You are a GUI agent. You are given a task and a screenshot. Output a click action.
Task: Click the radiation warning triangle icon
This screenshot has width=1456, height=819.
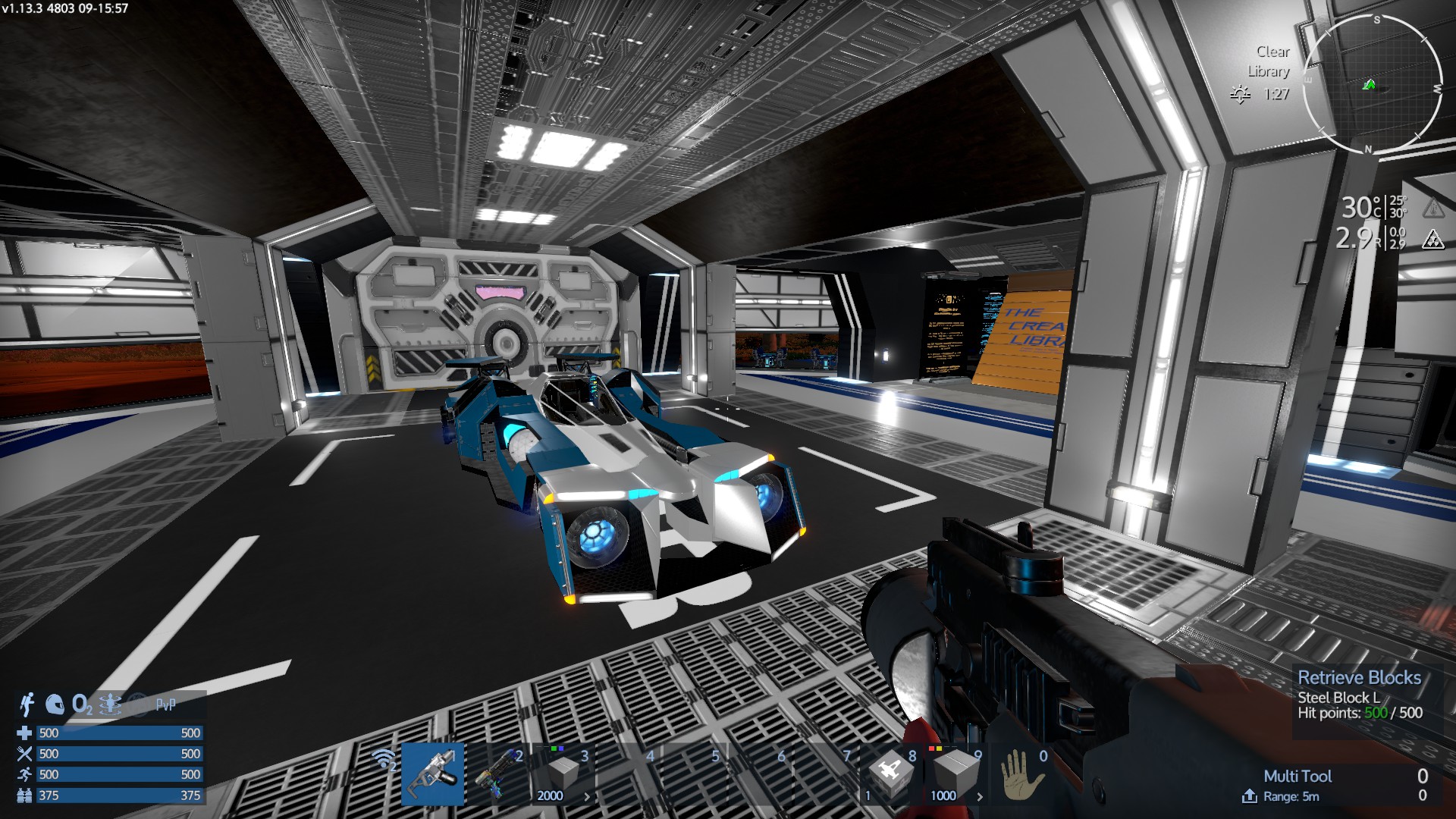[1432, 240]
